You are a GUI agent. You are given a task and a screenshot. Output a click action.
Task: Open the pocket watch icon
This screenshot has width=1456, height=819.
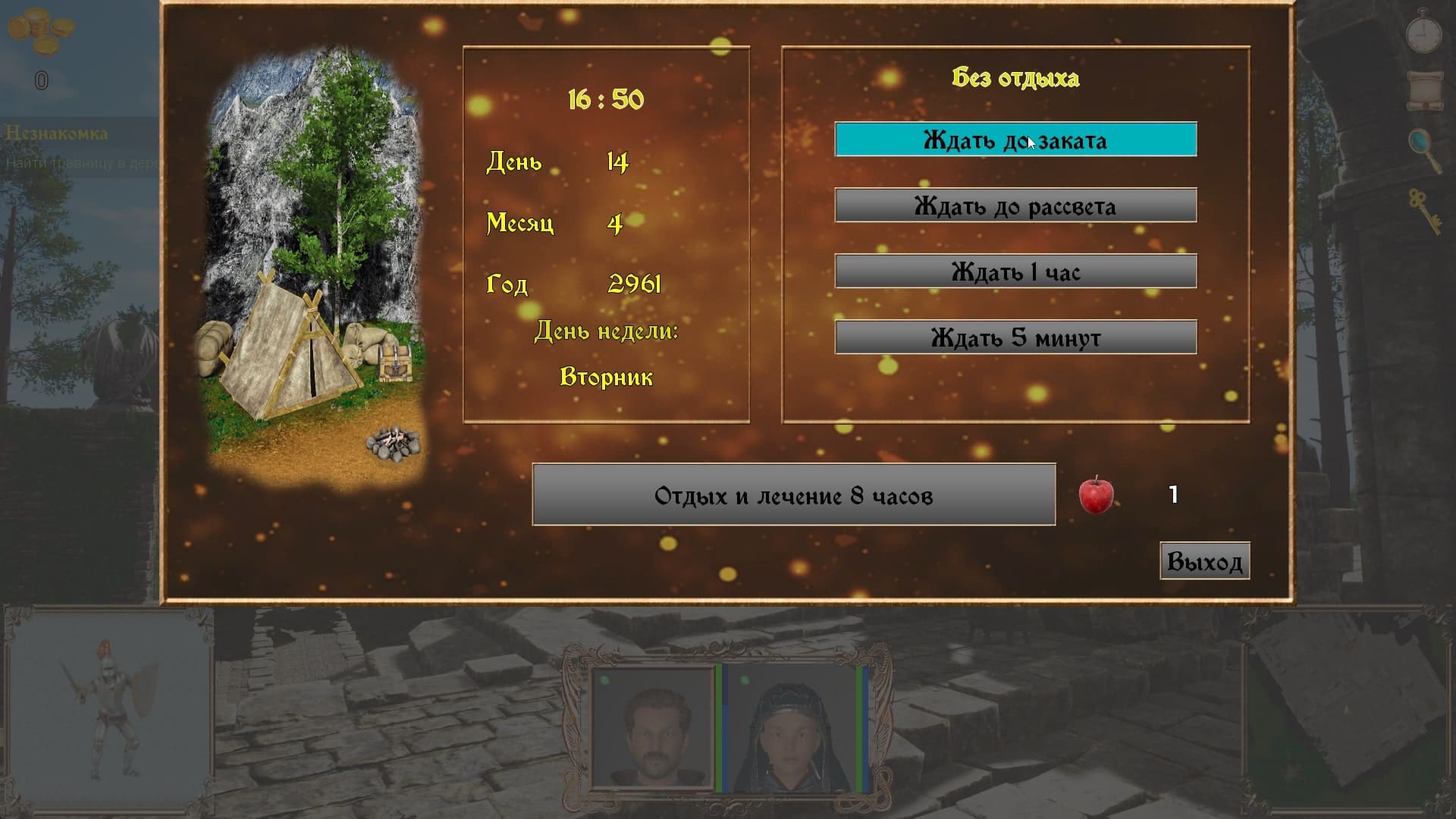pos(1423,33)
